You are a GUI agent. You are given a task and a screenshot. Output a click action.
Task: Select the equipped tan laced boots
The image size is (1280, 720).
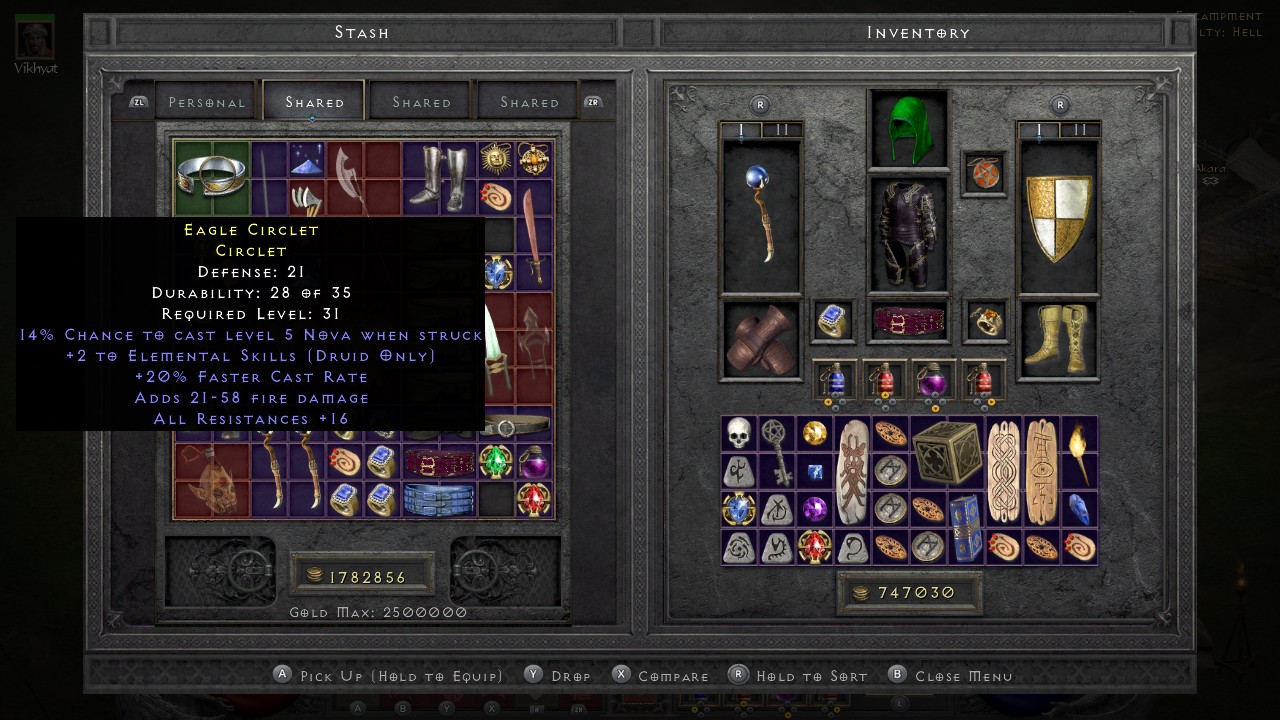pos(1058,340)
